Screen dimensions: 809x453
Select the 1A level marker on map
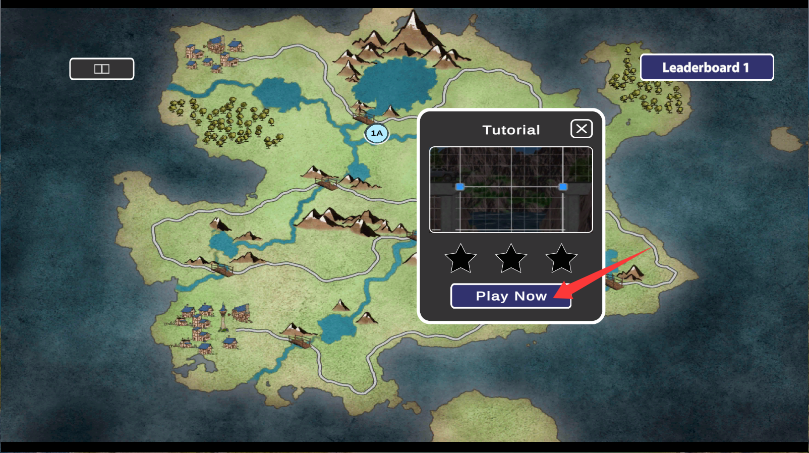376,133
